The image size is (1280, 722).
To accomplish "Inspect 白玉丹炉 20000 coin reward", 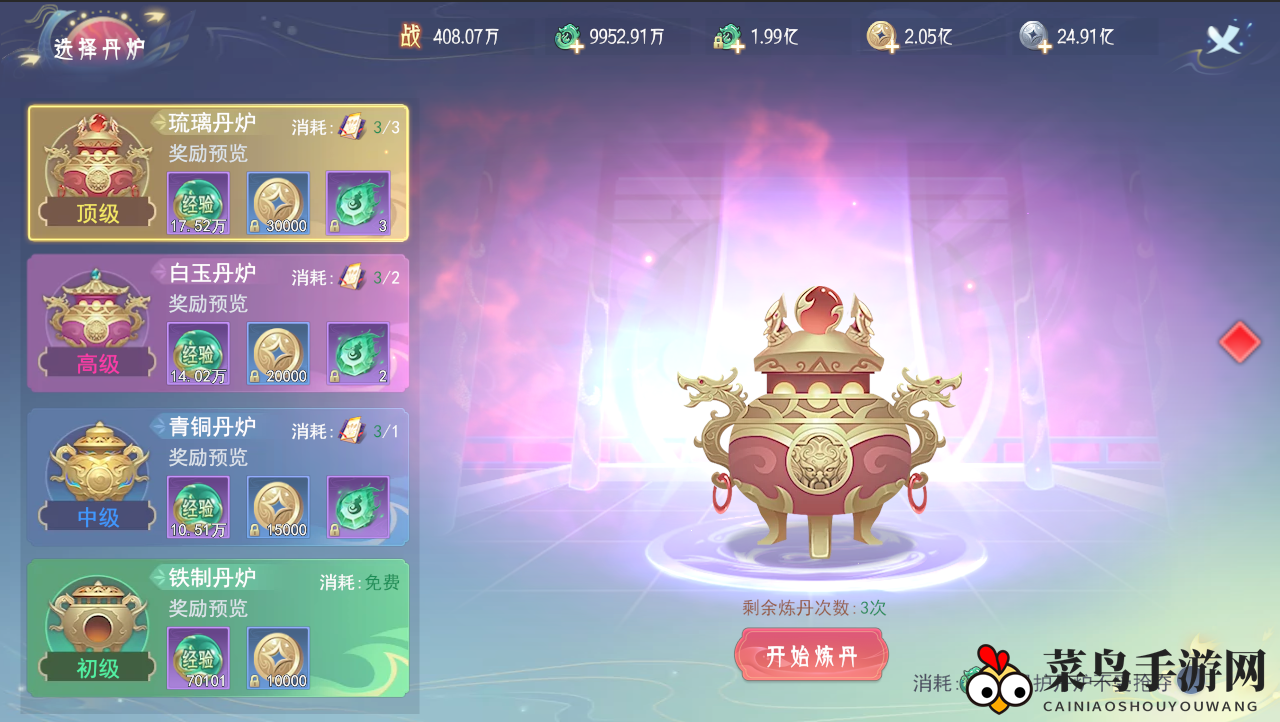I will (x=278, y=353).
